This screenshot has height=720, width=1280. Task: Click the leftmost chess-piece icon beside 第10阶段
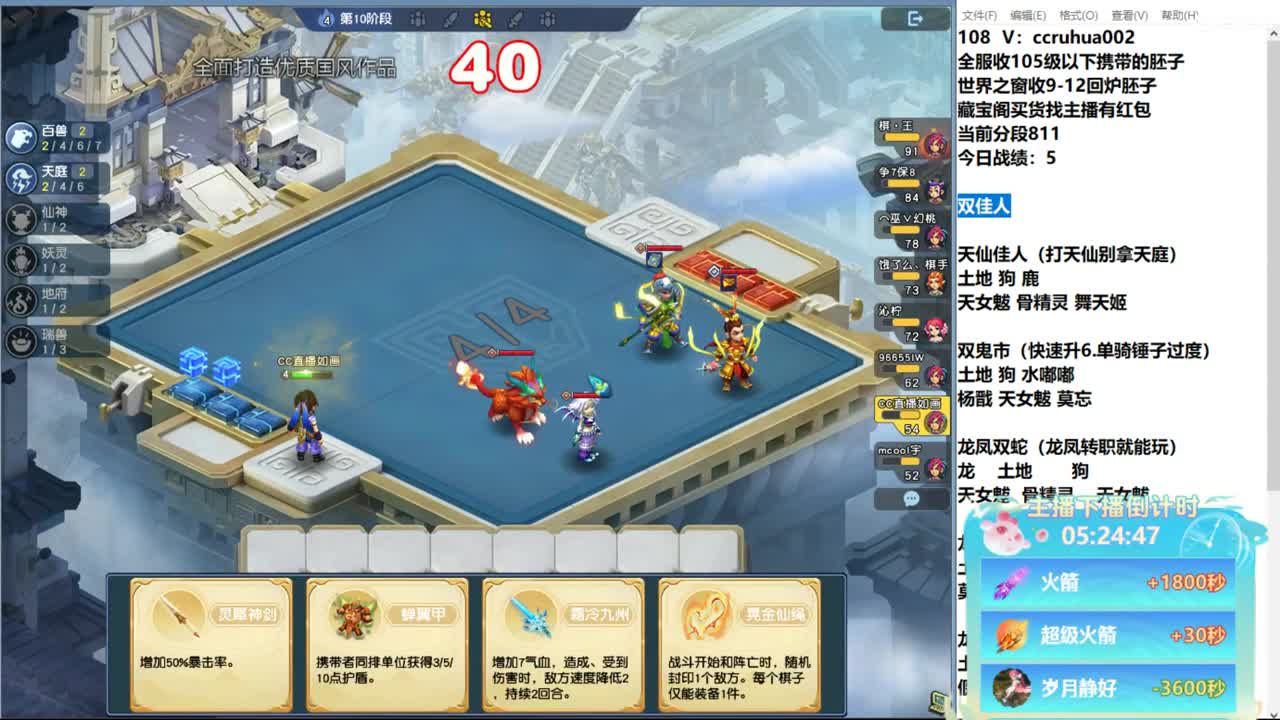(418, 19)
